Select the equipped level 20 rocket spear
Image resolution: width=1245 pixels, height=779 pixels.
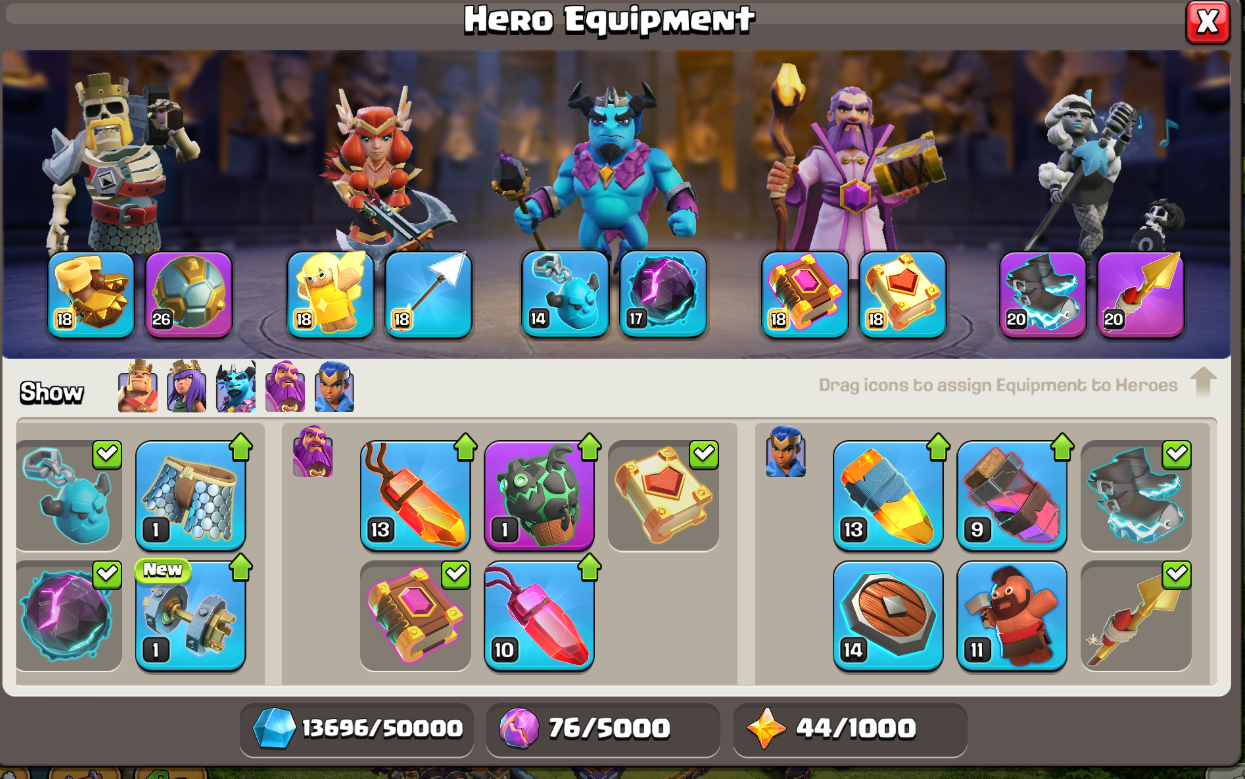(1141, 294)
